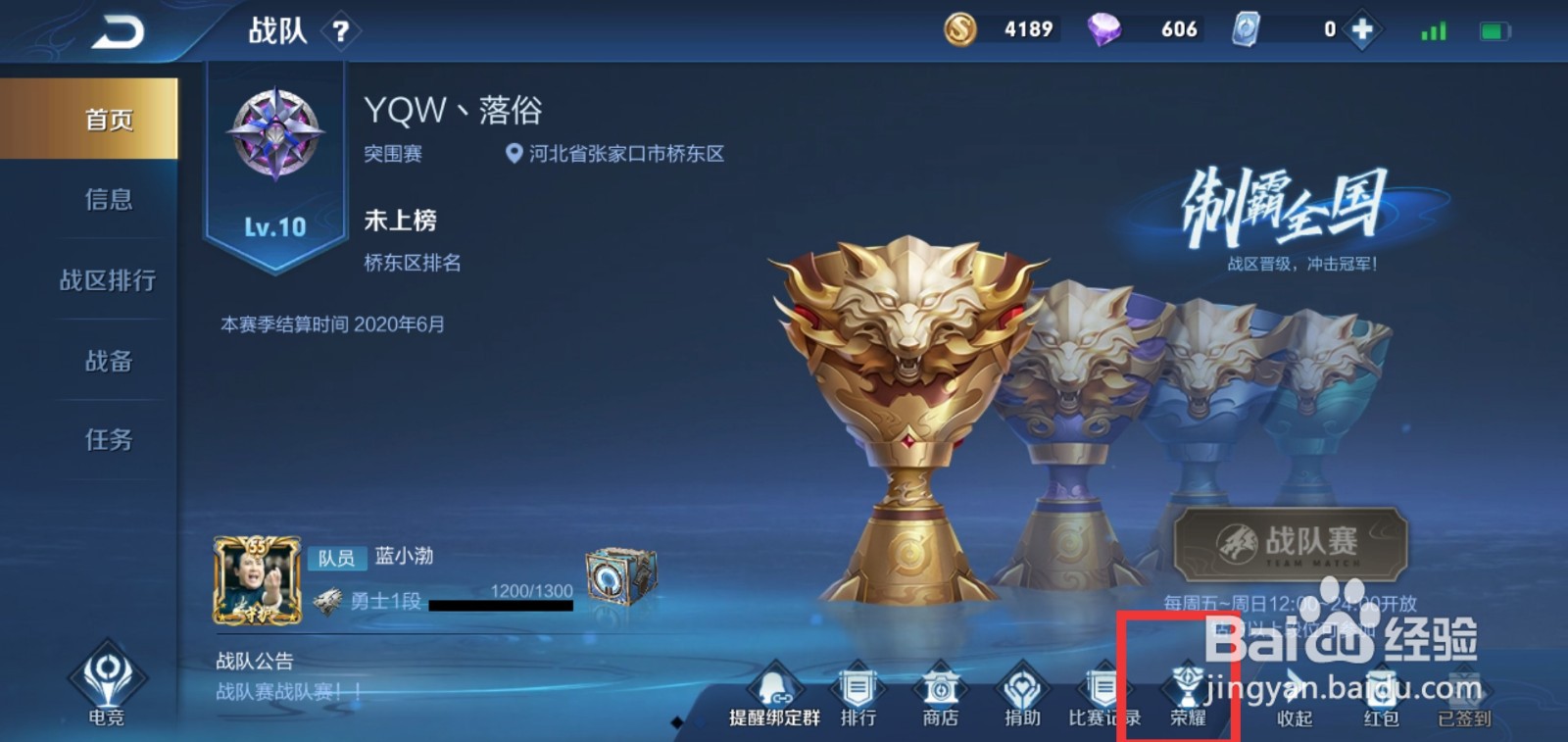Screen dimensions: 1568x742
Task: Open the 红包 red packet icon
Action: click(x=1380, y=689)
